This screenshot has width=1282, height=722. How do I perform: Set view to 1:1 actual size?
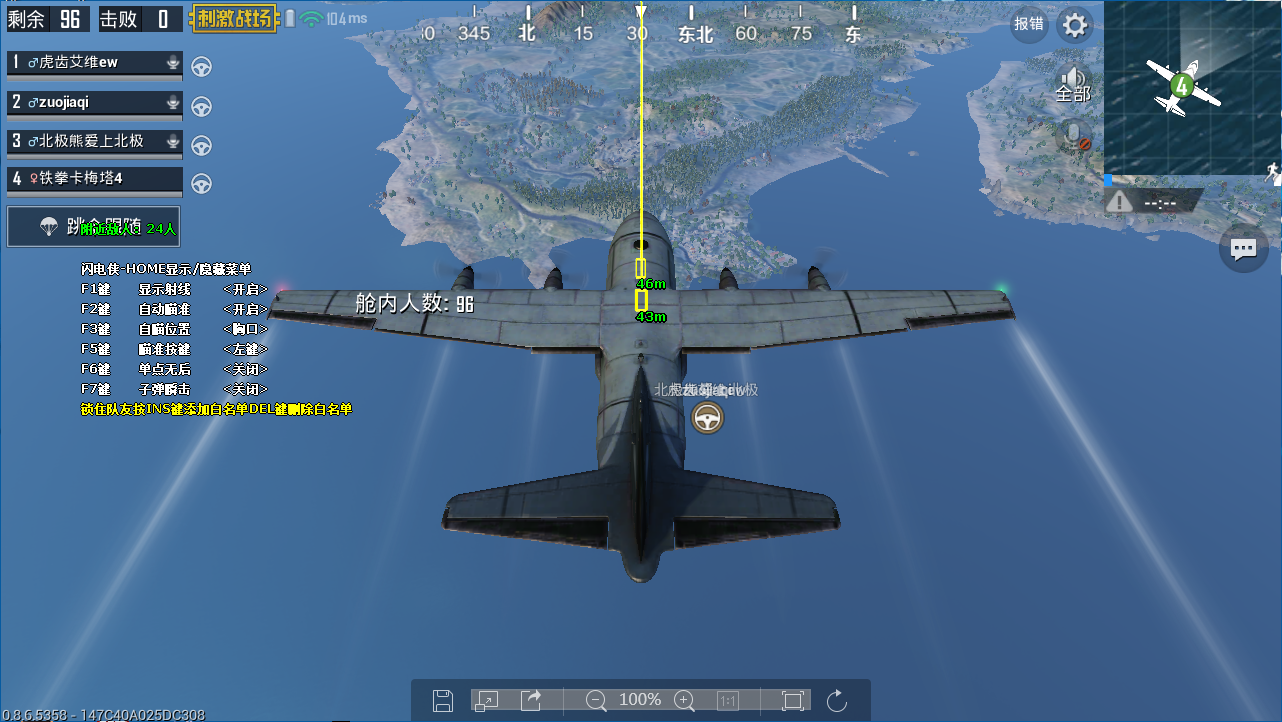tap(726, 700)
